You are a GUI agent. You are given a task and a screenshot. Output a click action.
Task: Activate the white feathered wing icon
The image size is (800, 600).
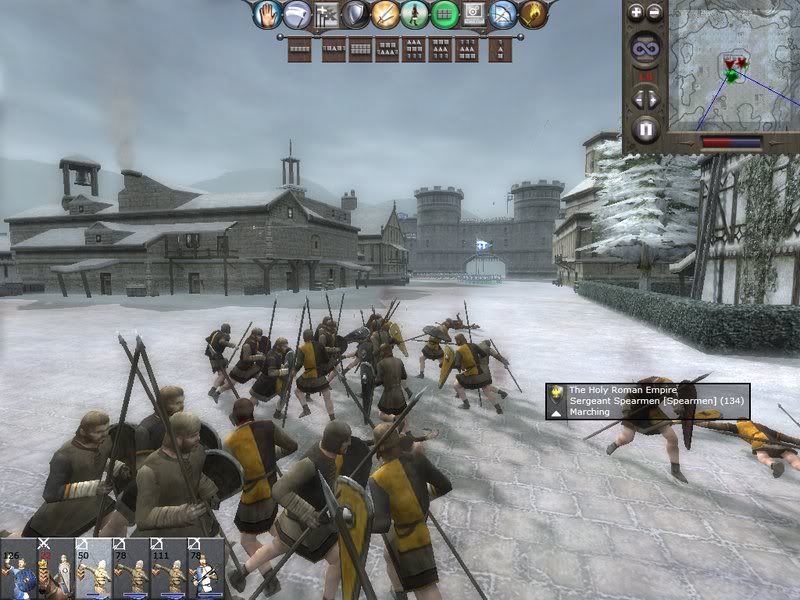(295, 14)
